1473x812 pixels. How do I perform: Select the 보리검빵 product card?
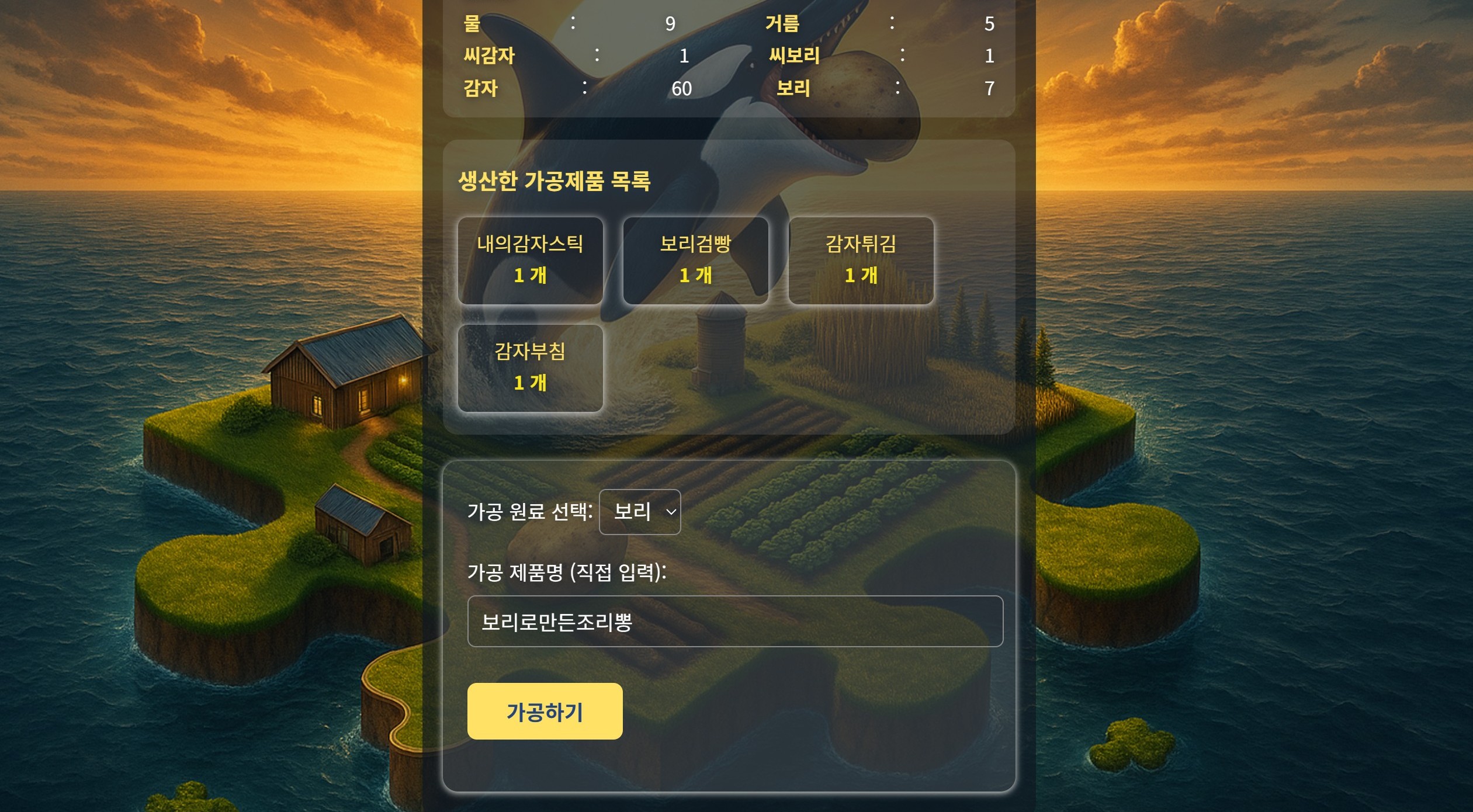tap(696, 261)
